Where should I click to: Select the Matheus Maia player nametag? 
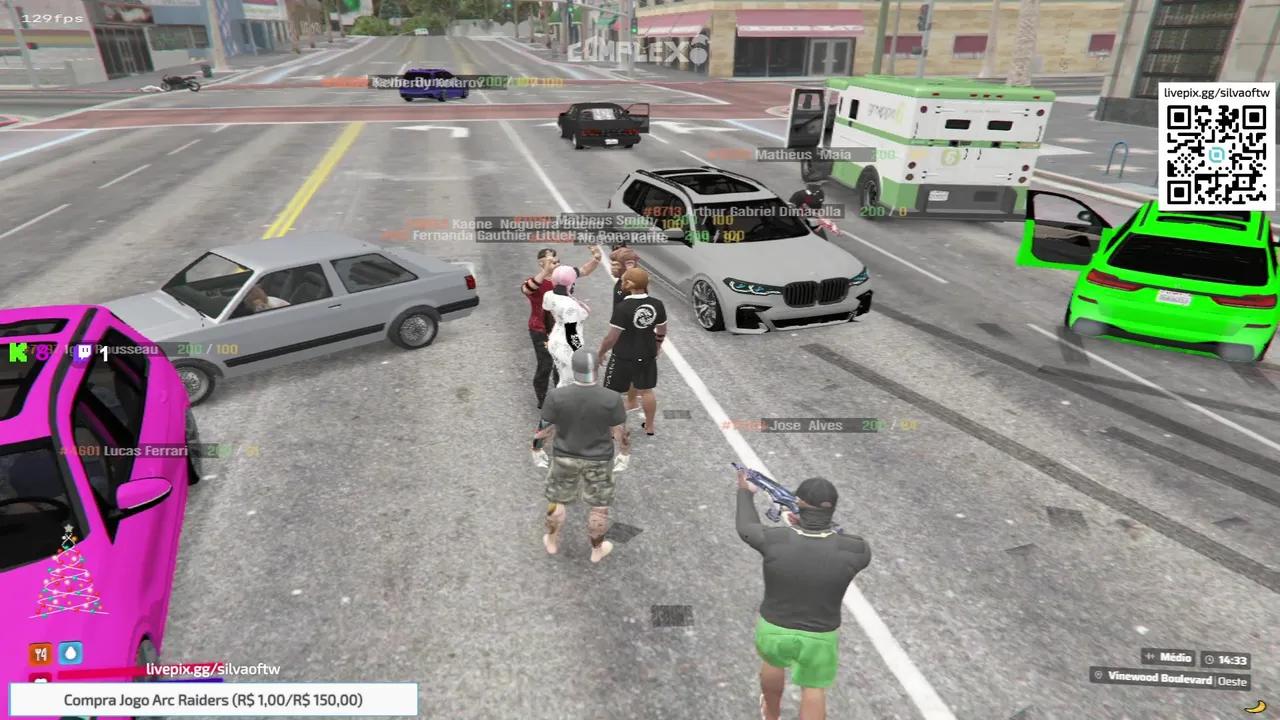coord(803,154)
